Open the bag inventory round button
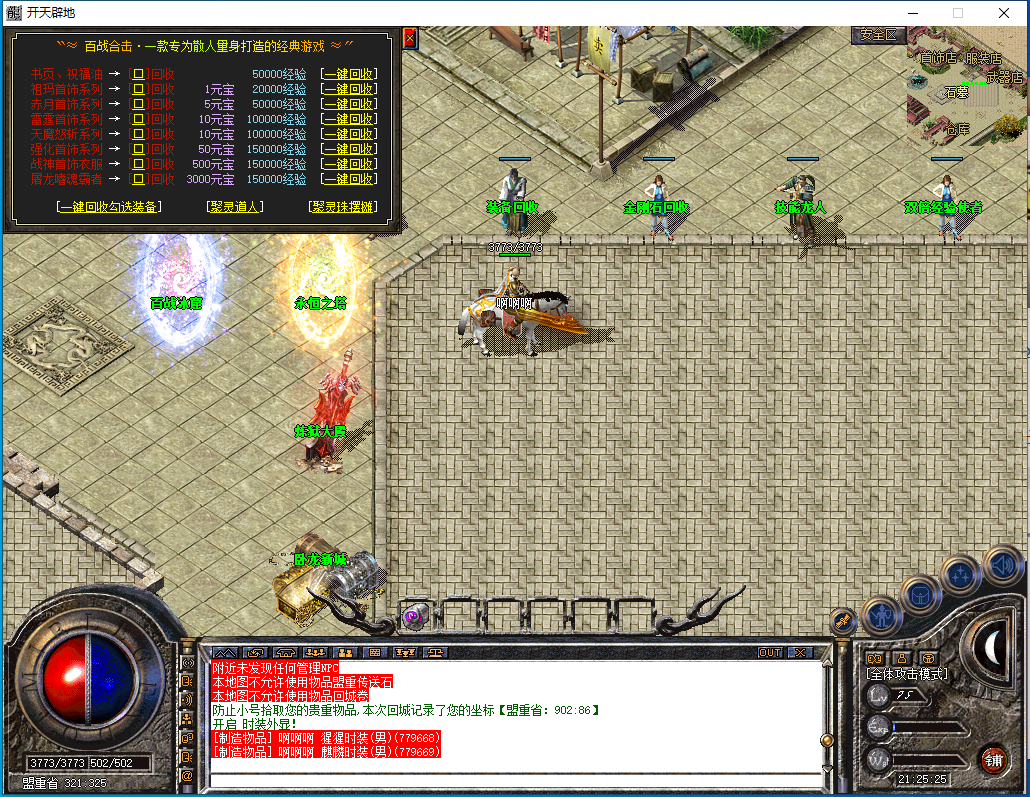 coord(921,594)
